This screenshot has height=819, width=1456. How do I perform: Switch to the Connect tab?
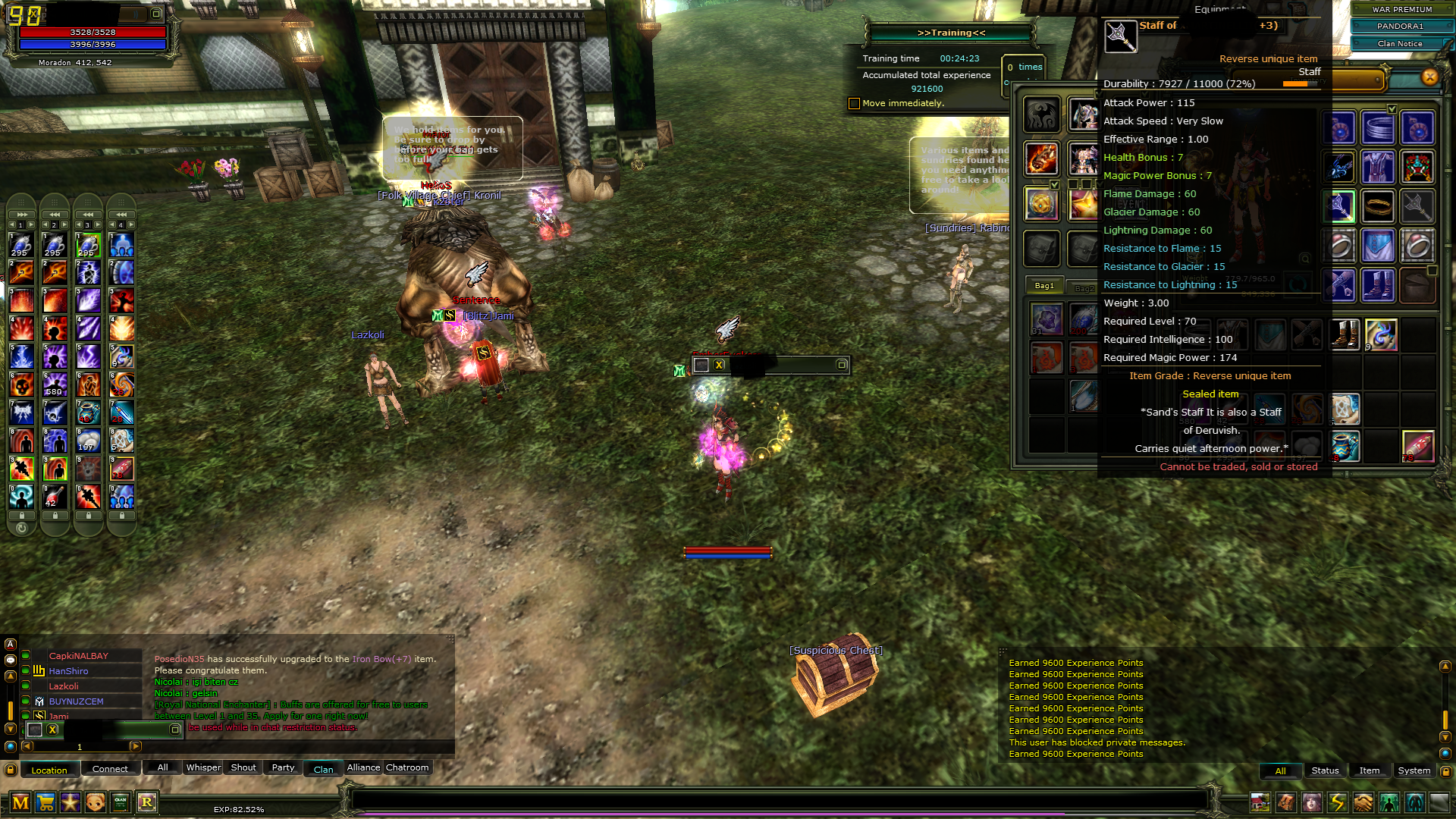pos(110,769)
